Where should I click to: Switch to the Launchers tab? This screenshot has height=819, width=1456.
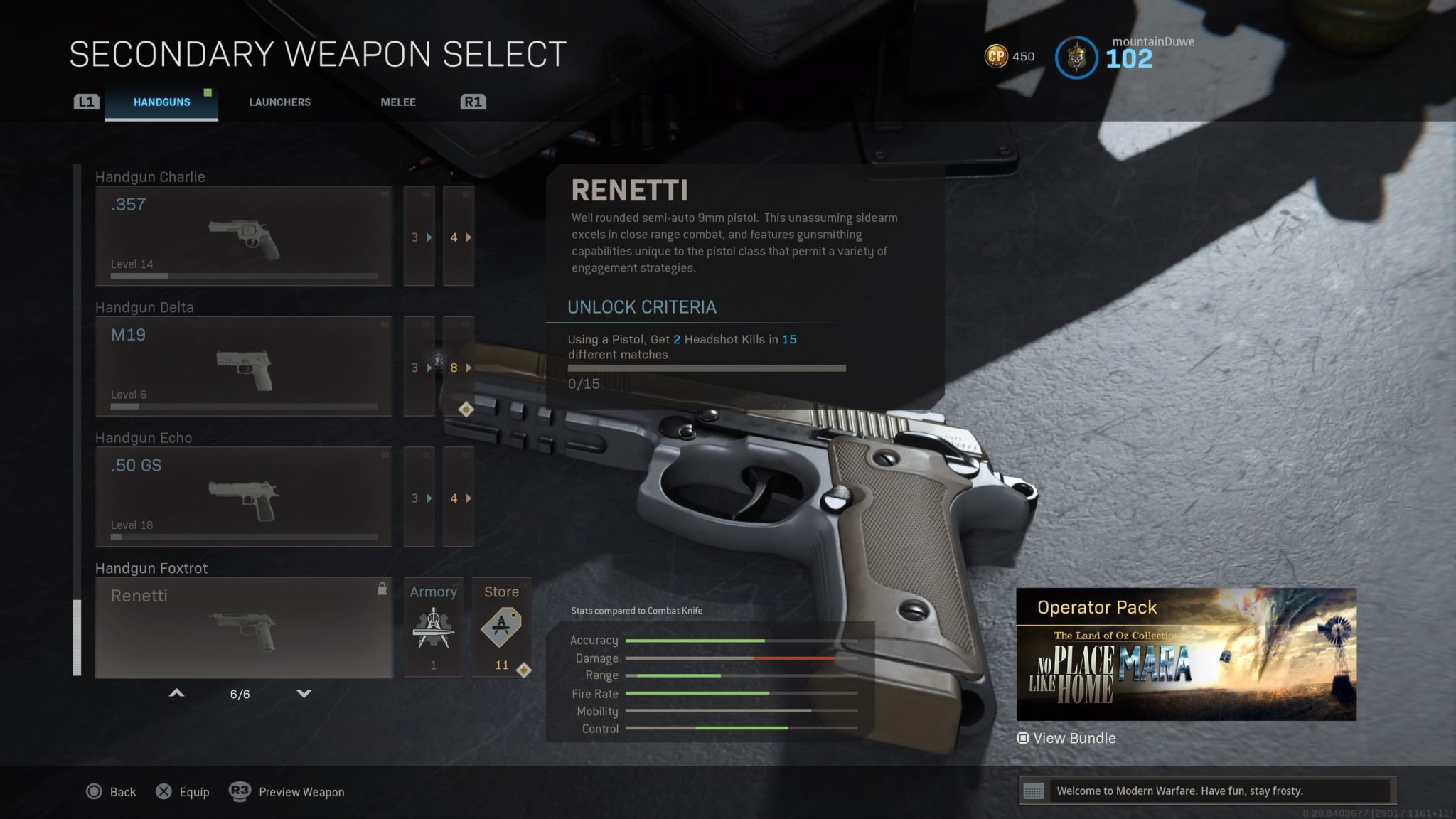point(279,102)
